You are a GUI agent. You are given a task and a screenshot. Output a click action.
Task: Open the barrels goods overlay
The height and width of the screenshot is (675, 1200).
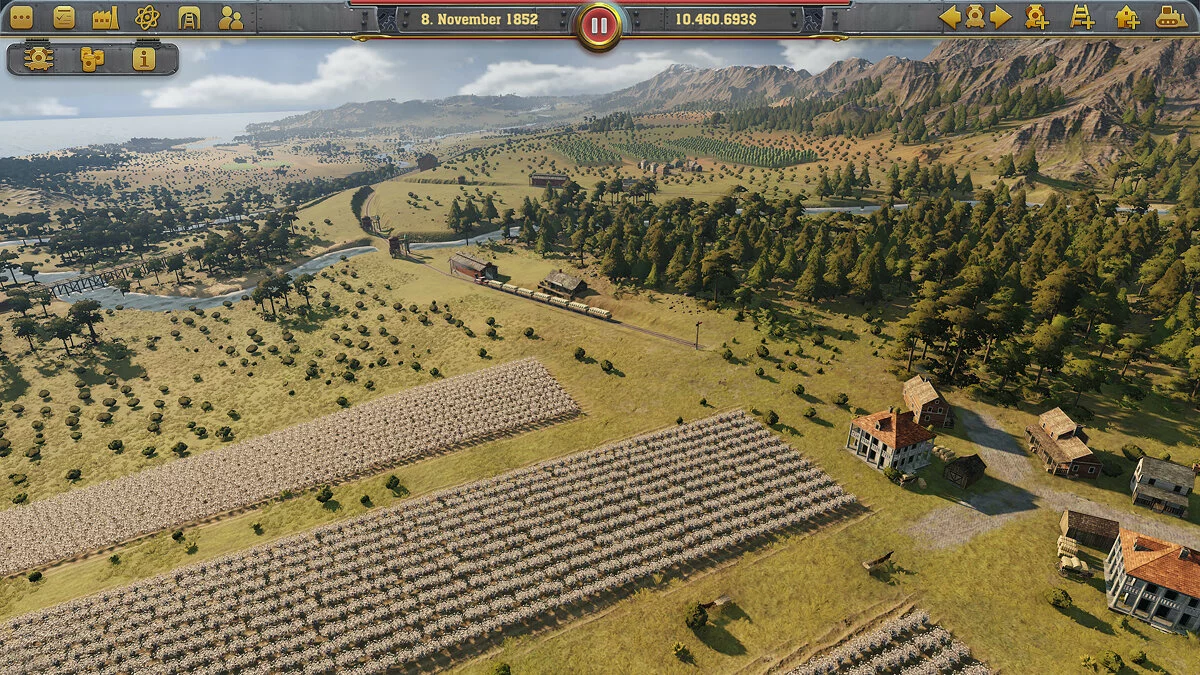tap(92, 59)
